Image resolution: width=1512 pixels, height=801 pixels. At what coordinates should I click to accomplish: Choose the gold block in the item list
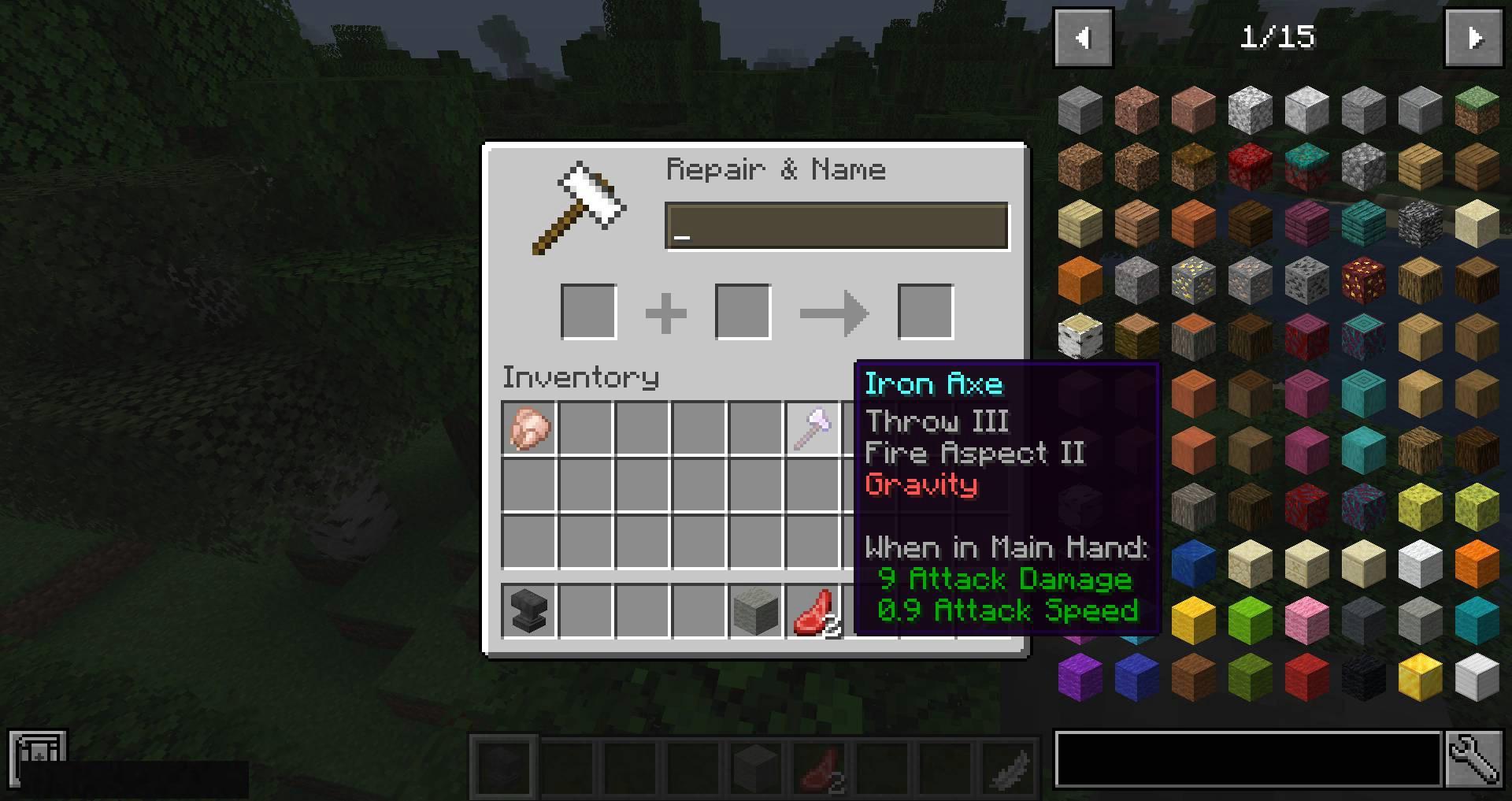[x=1420, y=677]
